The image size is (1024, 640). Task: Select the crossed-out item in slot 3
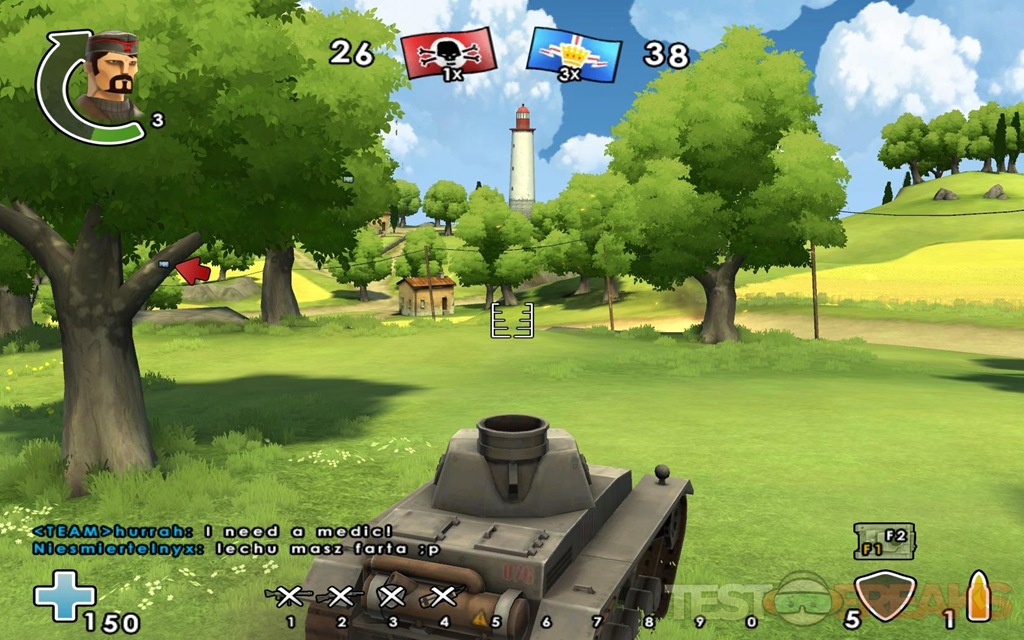392,597
